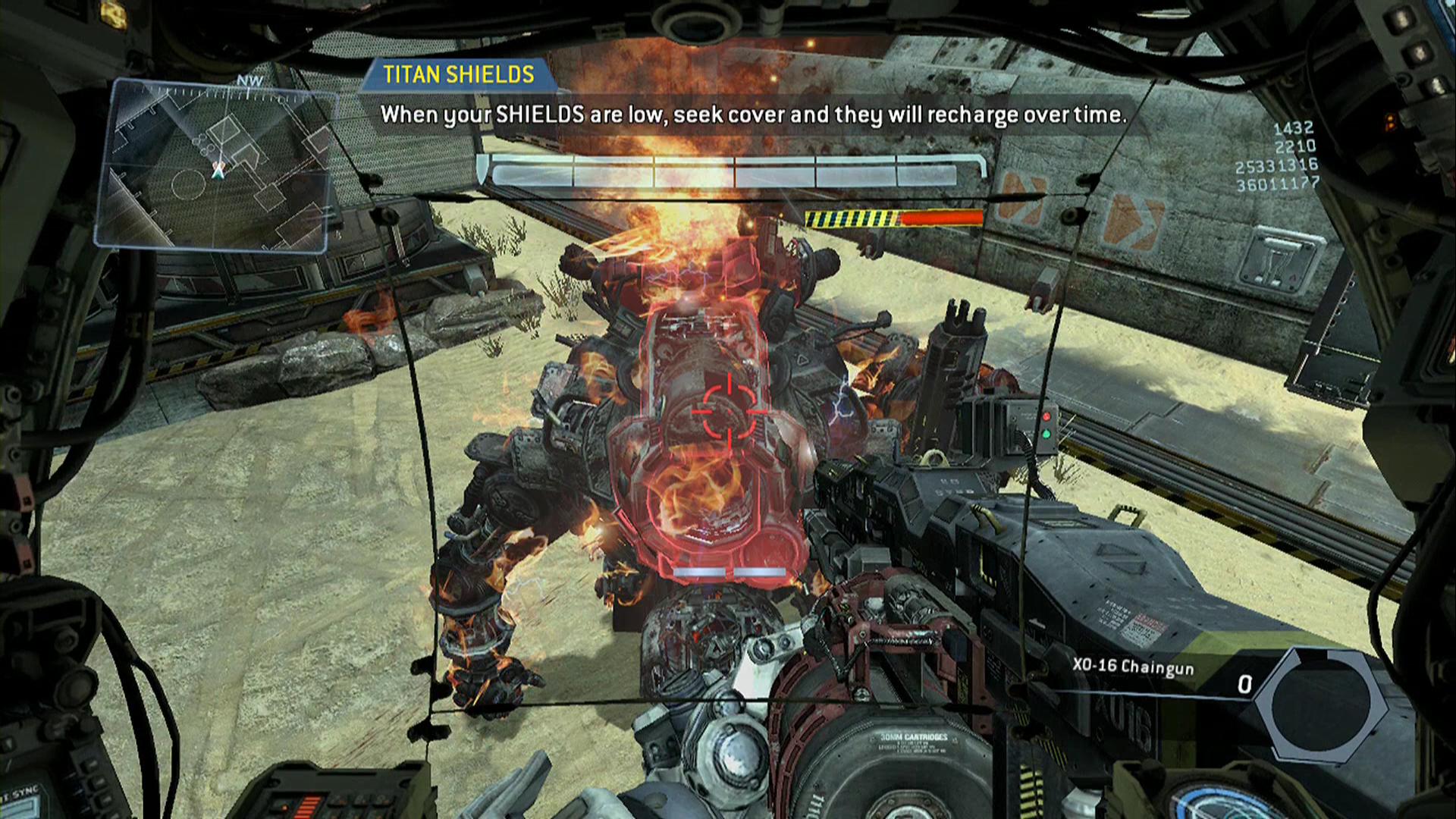Select the XO-16 Chaingun weapon label

point(1133,667)
